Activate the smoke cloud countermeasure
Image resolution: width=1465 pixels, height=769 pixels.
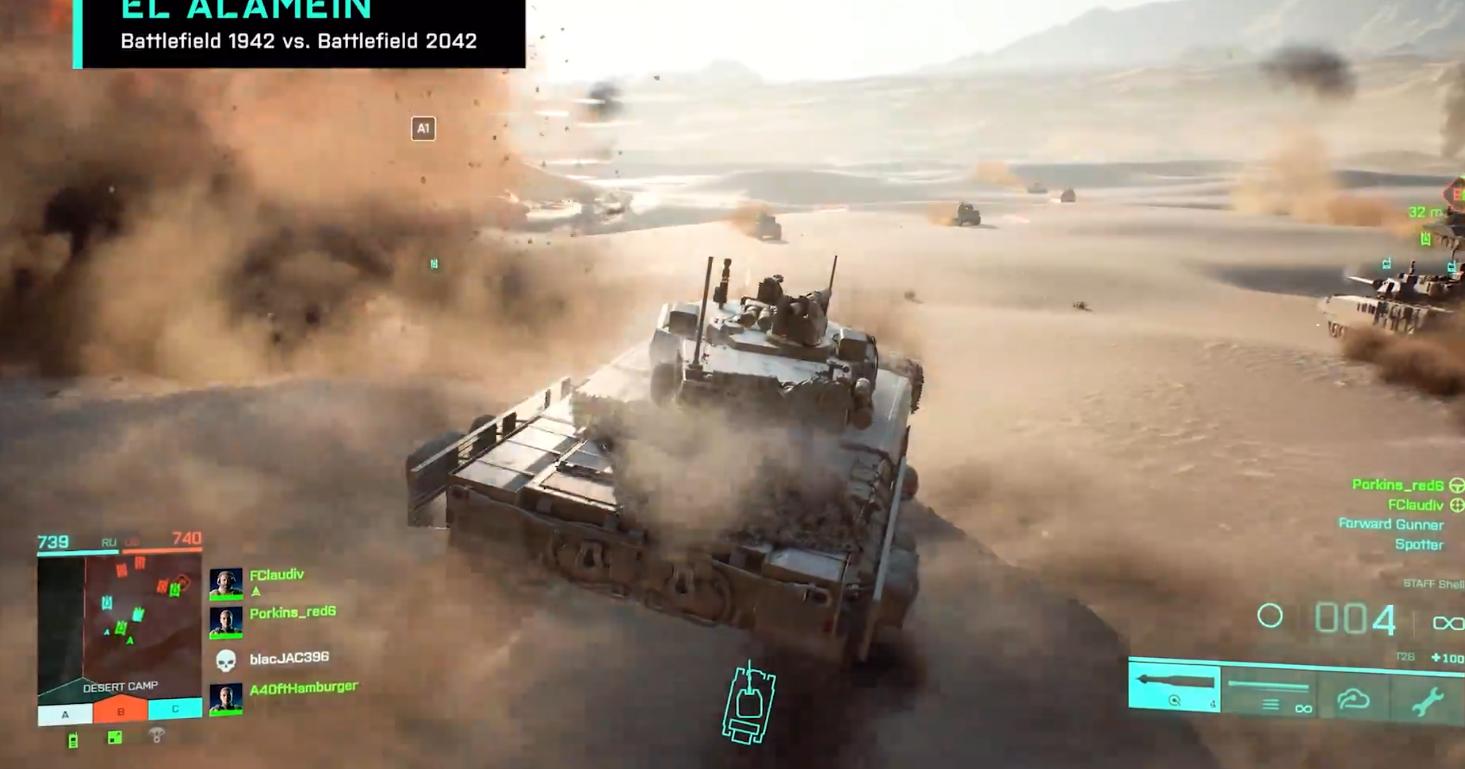pos(1353,699)
